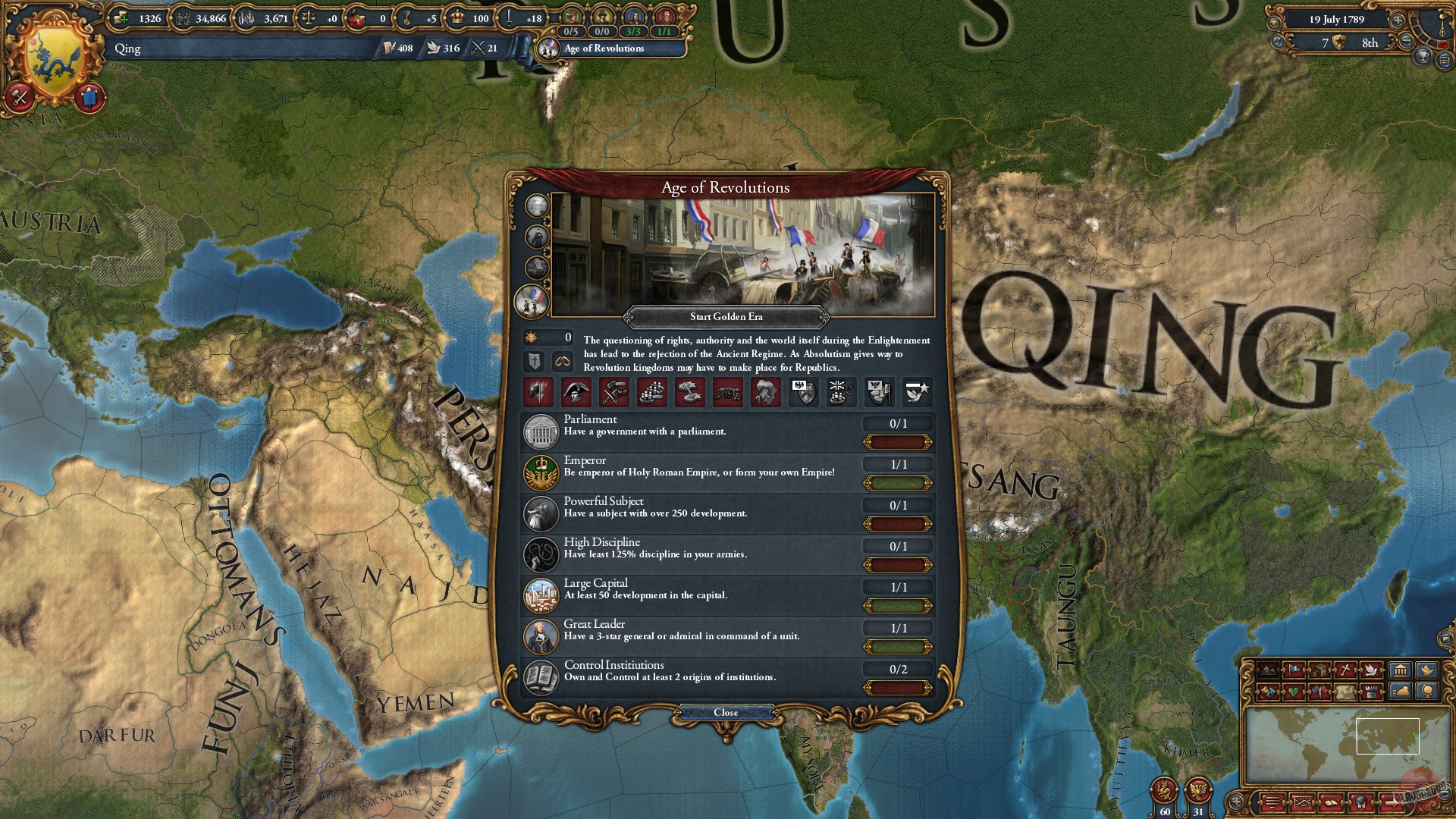Click the globe icon near the minimap

[1427, 692]
